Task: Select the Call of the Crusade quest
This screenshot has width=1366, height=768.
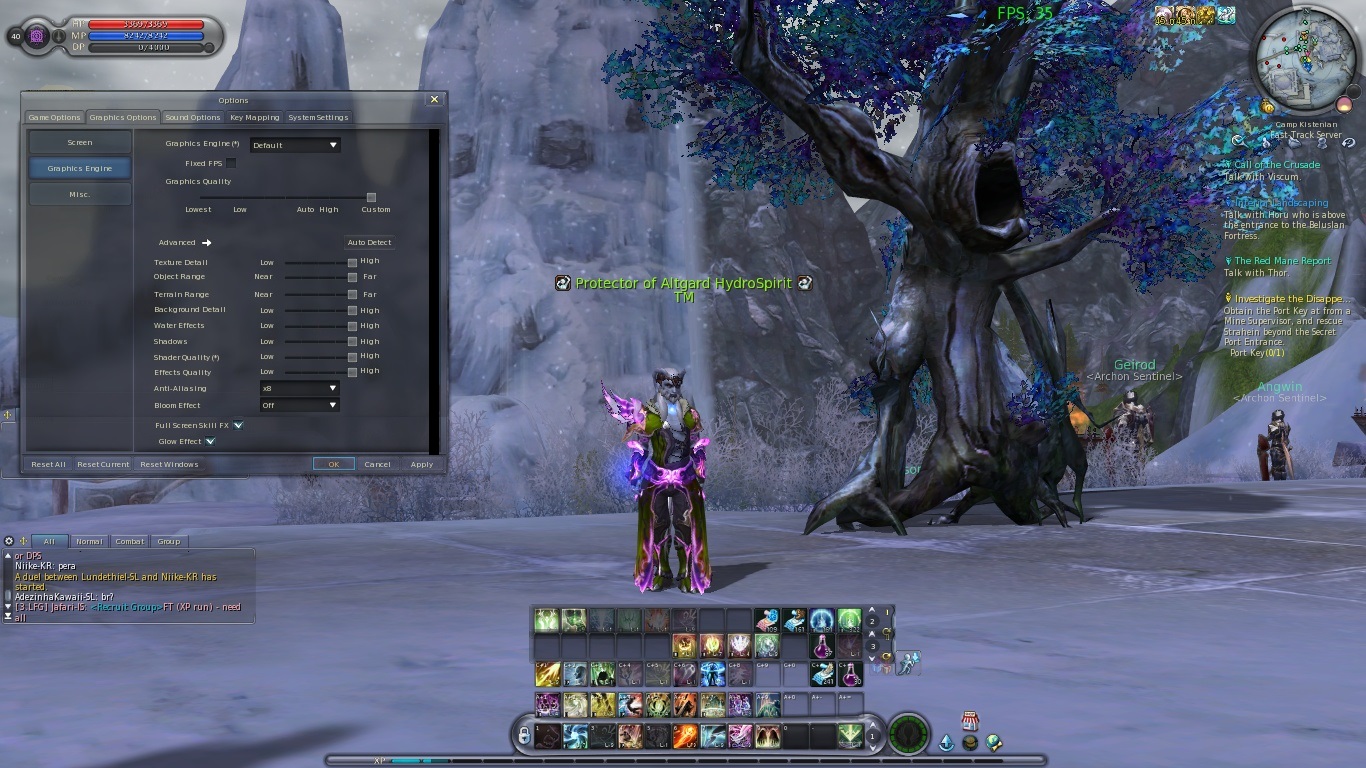Action: pos(1276,165)
